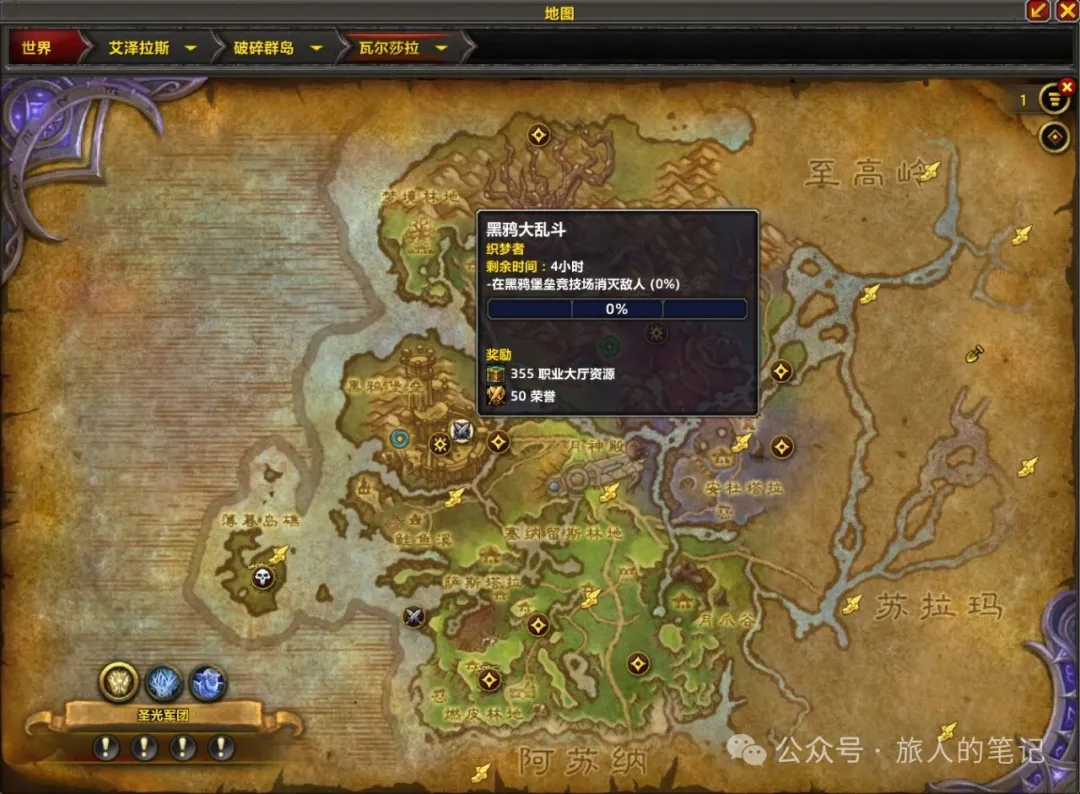Select the teal swirl map marker
Image resolution: width=1080 pixels, height=794 pixels.
point(401,438)
